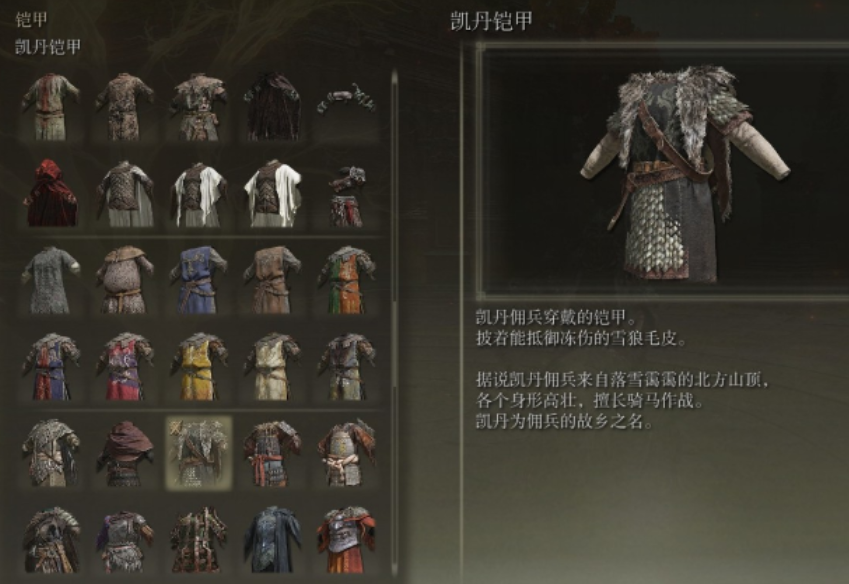Select the purple-sleeved armor
Screen dimensions: 849x584
125,539
